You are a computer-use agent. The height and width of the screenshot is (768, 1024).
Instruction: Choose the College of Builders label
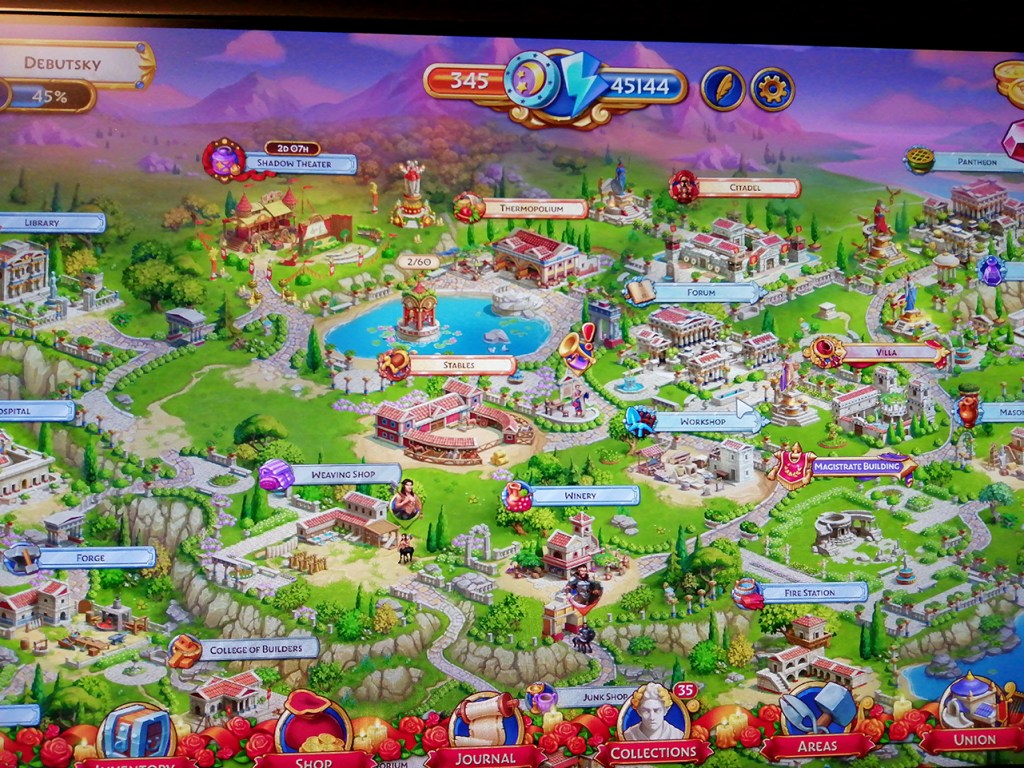pos(255,649)
